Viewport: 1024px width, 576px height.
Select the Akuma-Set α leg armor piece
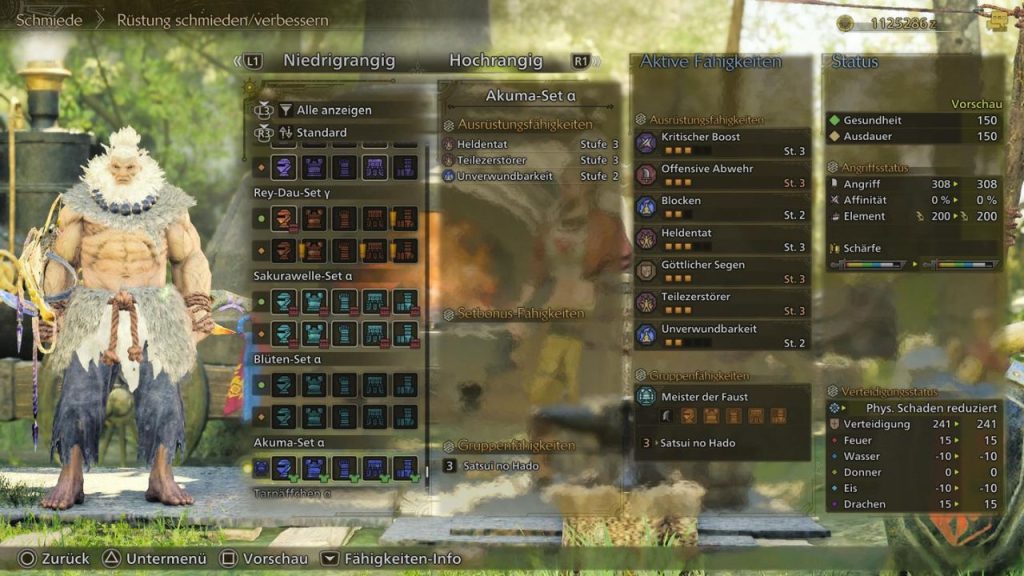click(x=405, y=467)
